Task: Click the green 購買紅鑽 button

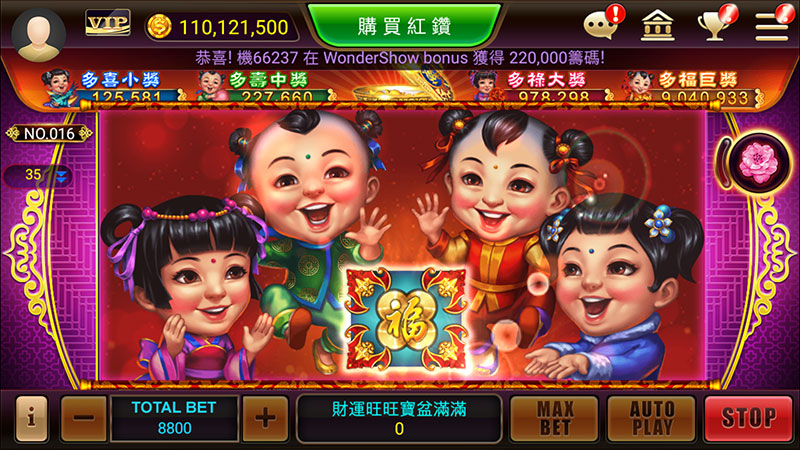Action: pyautogui.click(x=403, y=24)
